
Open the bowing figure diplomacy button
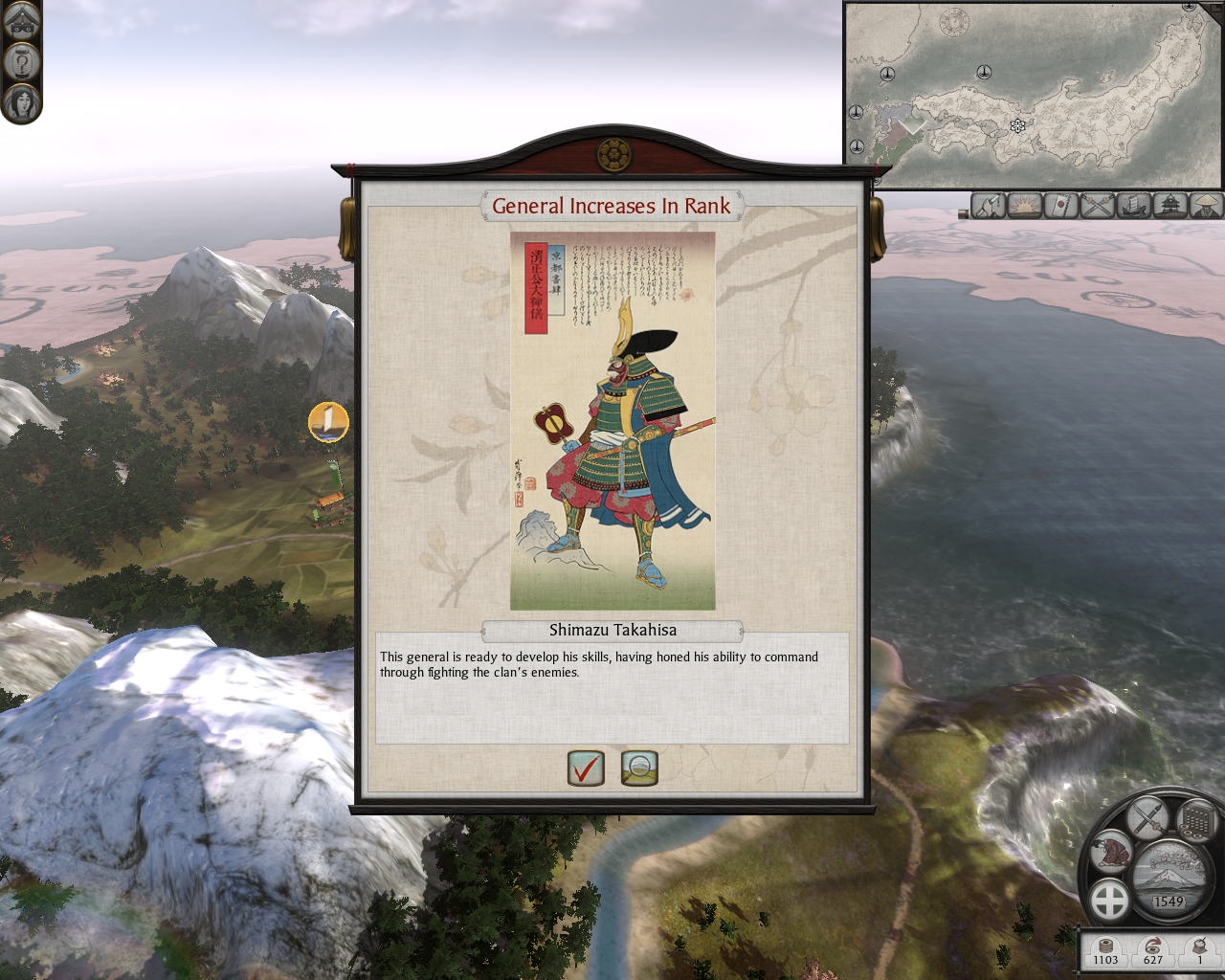click(x=1111, y=851)
